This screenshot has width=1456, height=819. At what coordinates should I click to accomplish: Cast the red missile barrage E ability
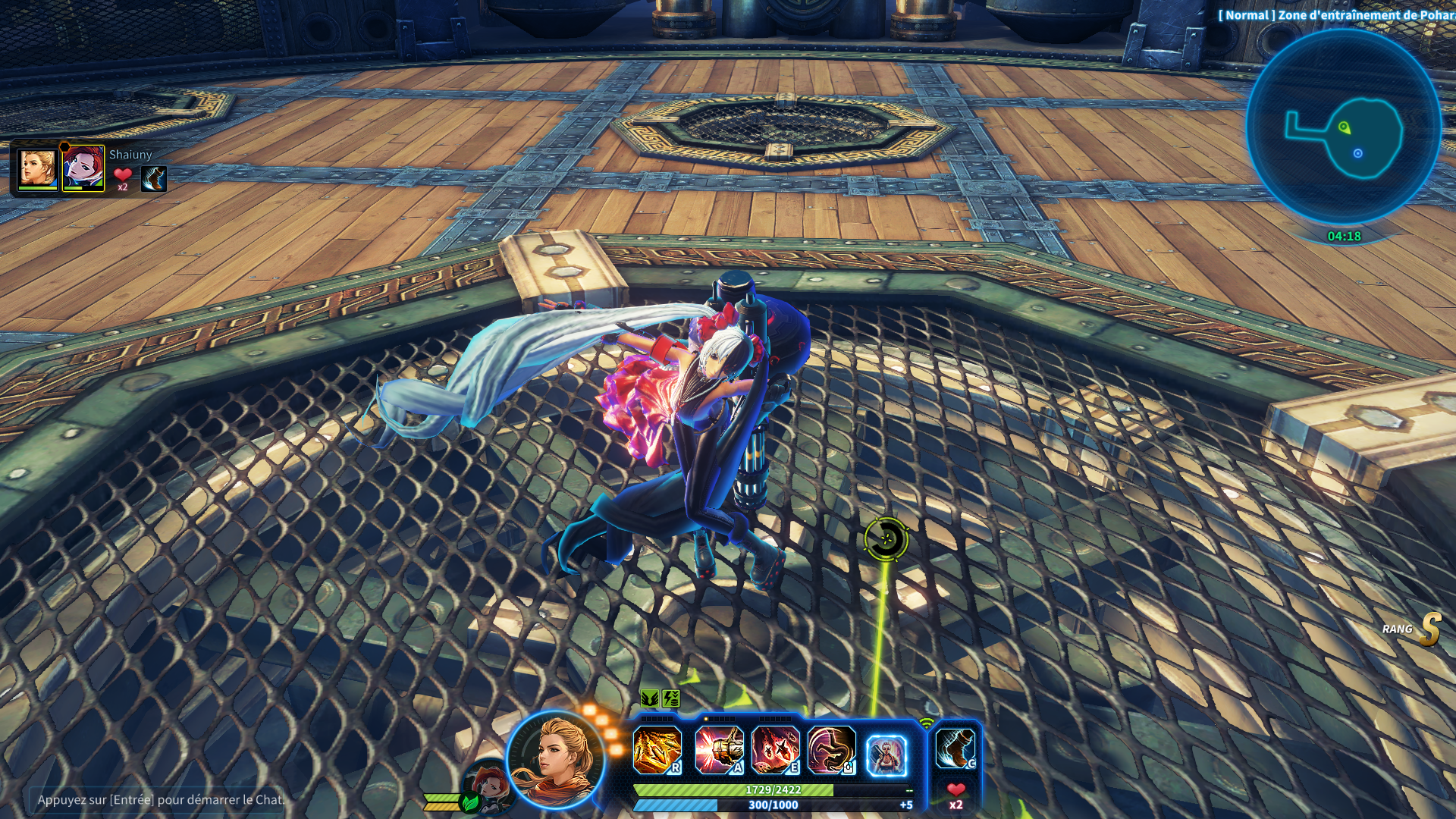(775, 749)
